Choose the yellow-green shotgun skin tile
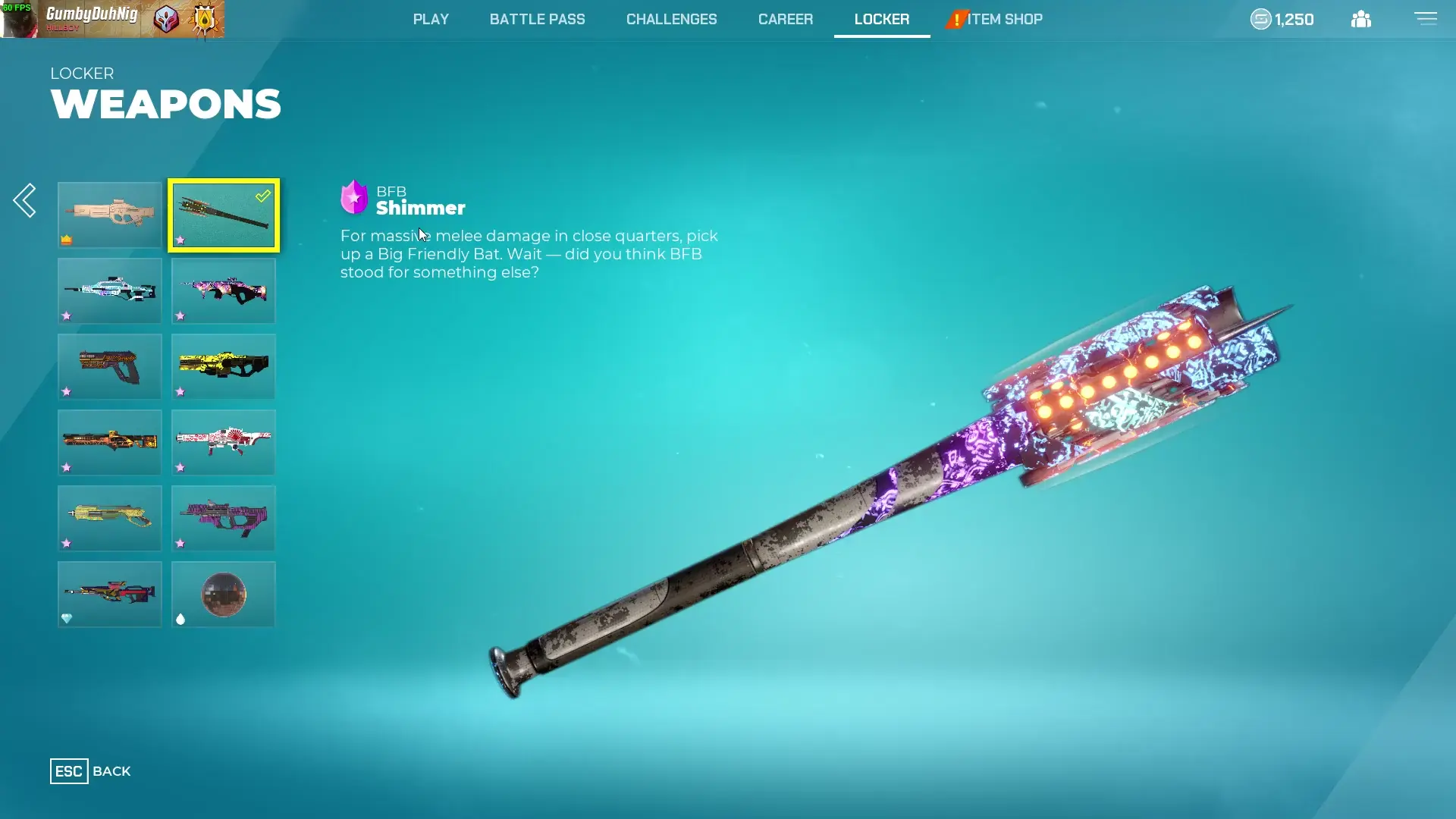Viewport: 1456px width, 819px height. (110, 519)
